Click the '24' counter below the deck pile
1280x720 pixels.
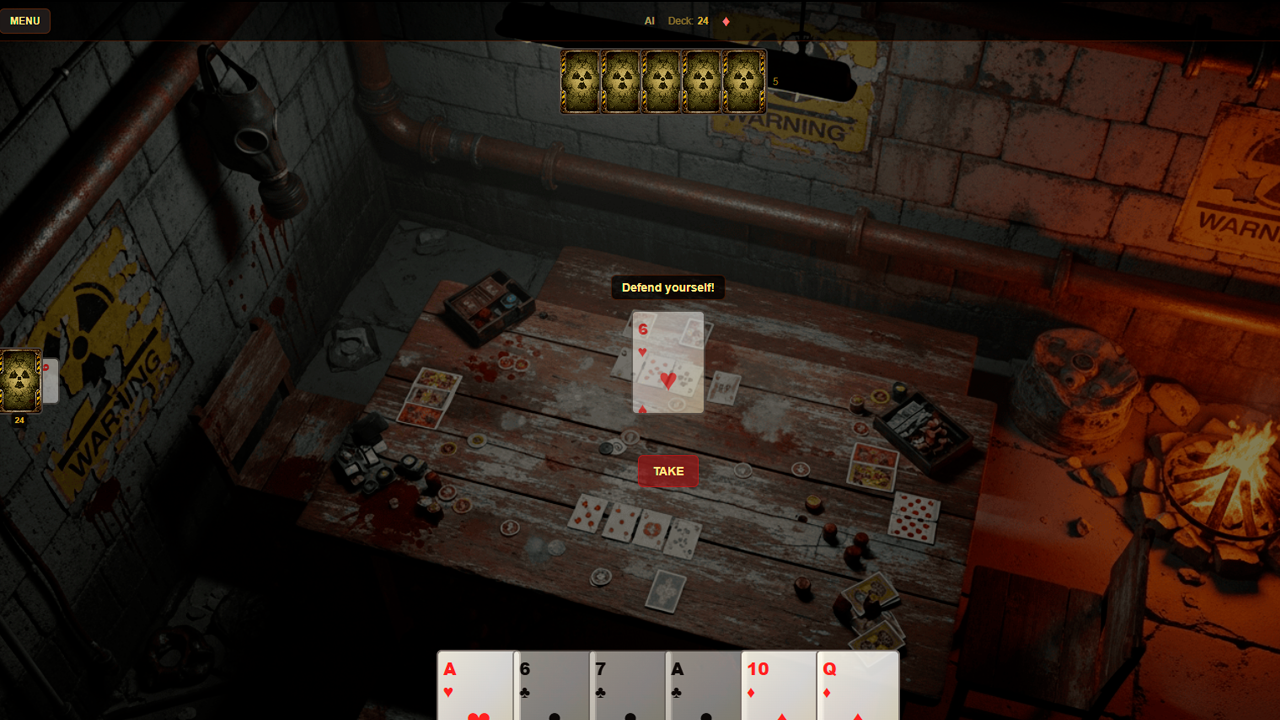click(x=19, y=421)
